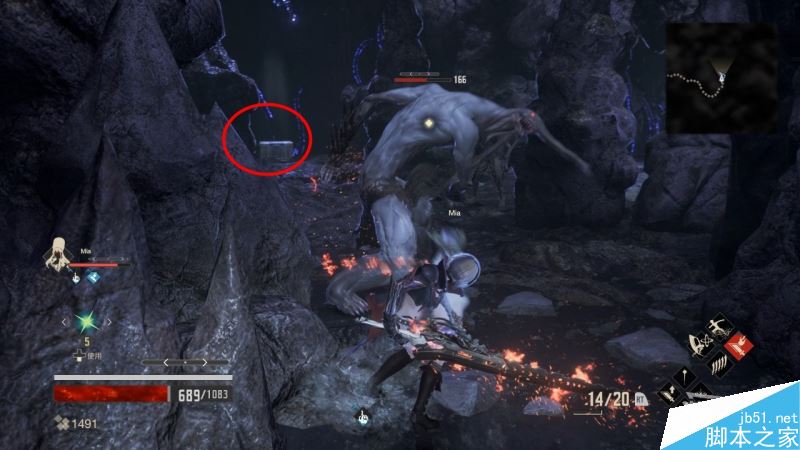
Task: Cycle quick item with the left arrow
Action: click(66, 322)
